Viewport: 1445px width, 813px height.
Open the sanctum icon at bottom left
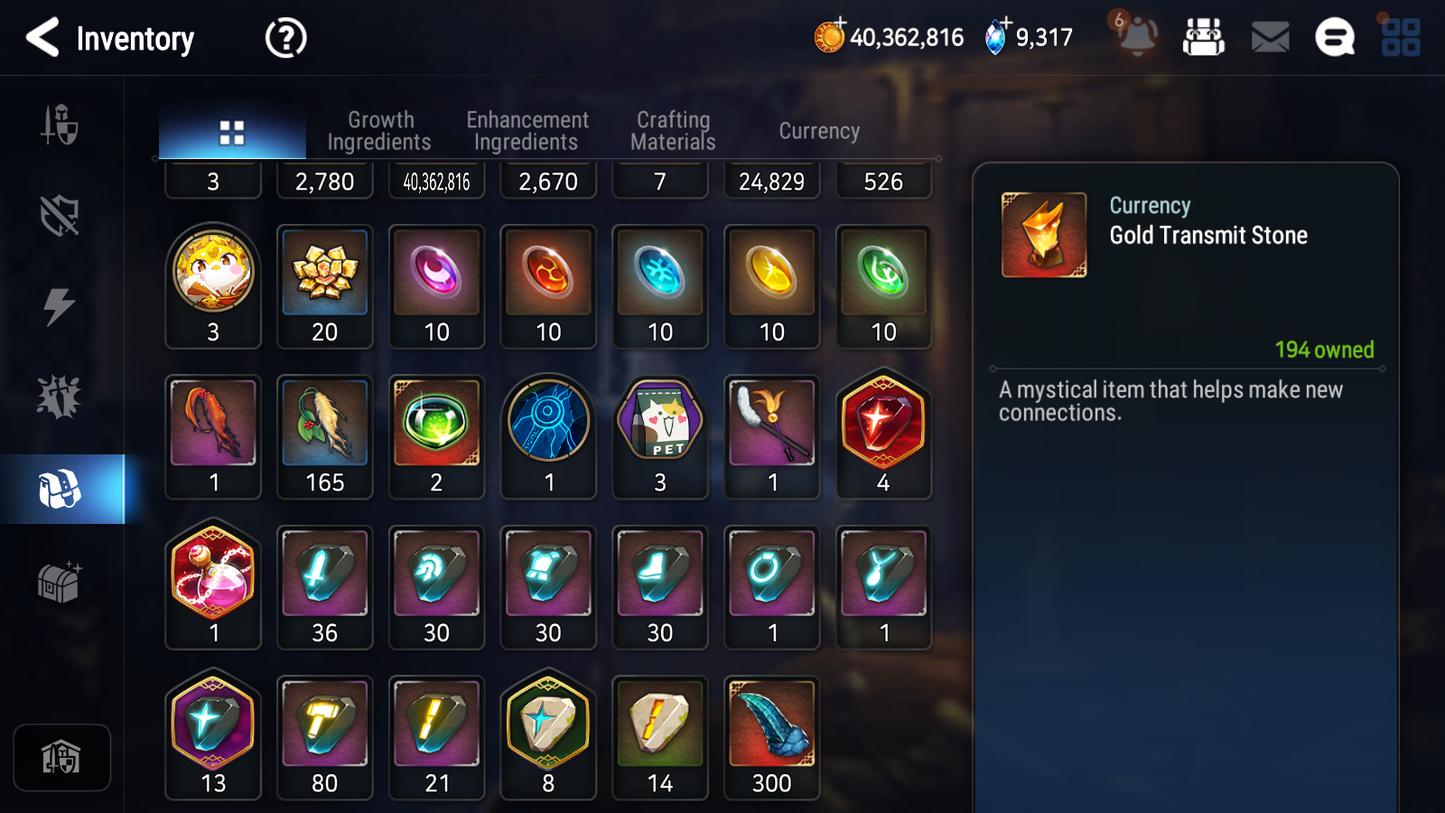pyautogui.click(x=62, y=758)
